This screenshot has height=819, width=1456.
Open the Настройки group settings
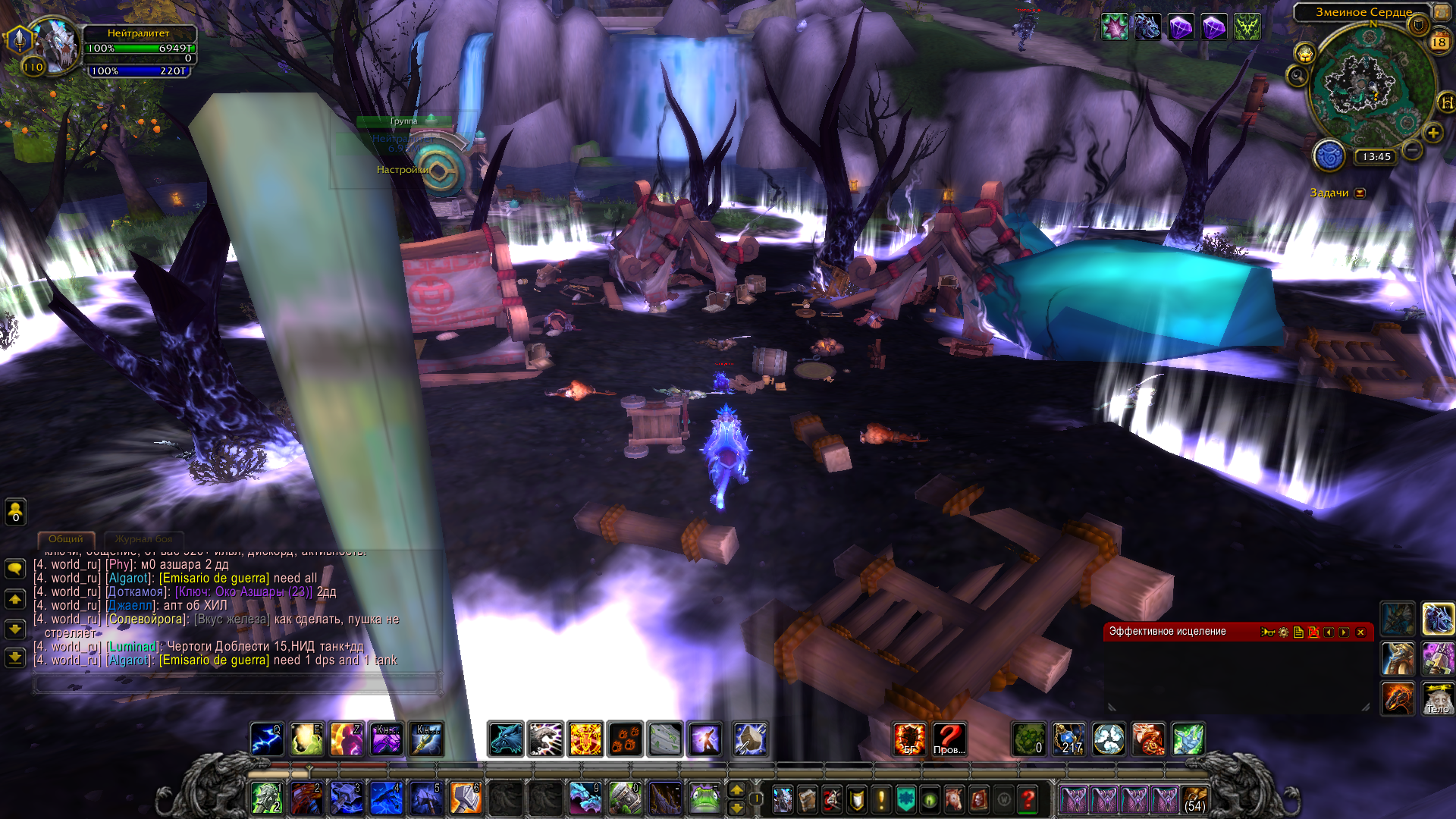(403, 170)
